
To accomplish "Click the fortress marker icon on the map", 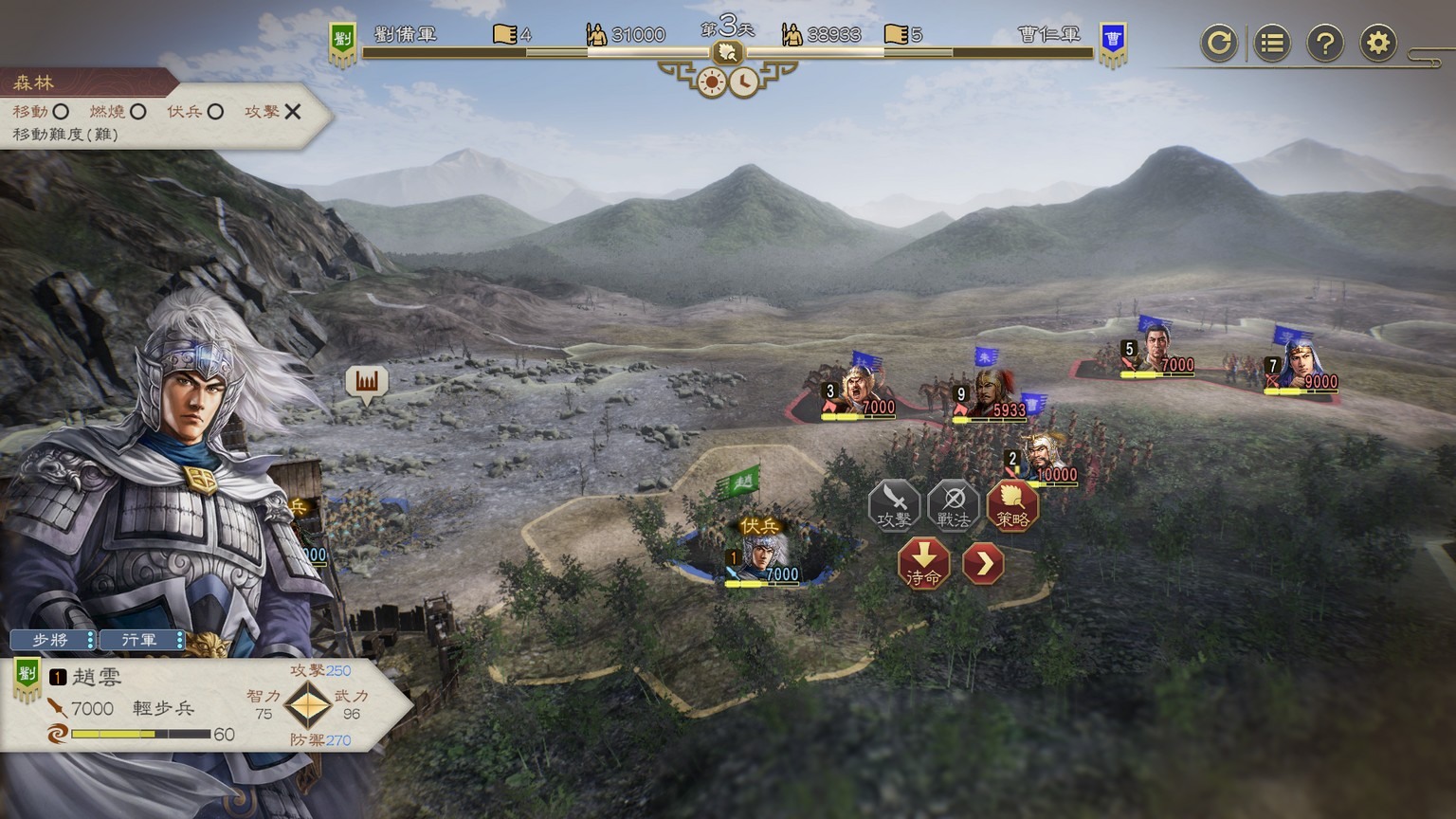I will [x=367, y=382].
